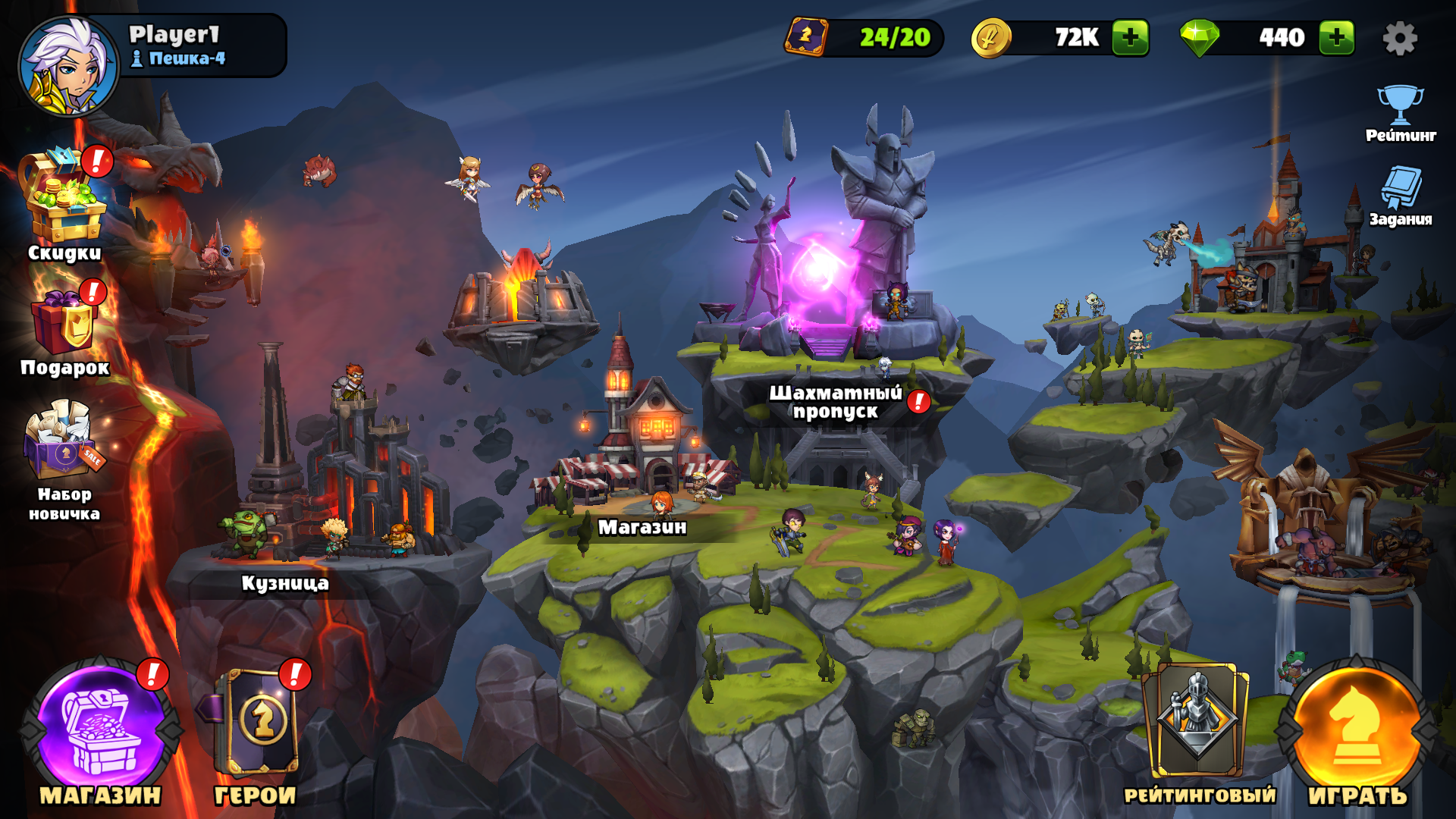The height and width of the screenshot is (819, 1456).
Task: Open the Player1 profile avatar
Action: [x=68, y=67]
